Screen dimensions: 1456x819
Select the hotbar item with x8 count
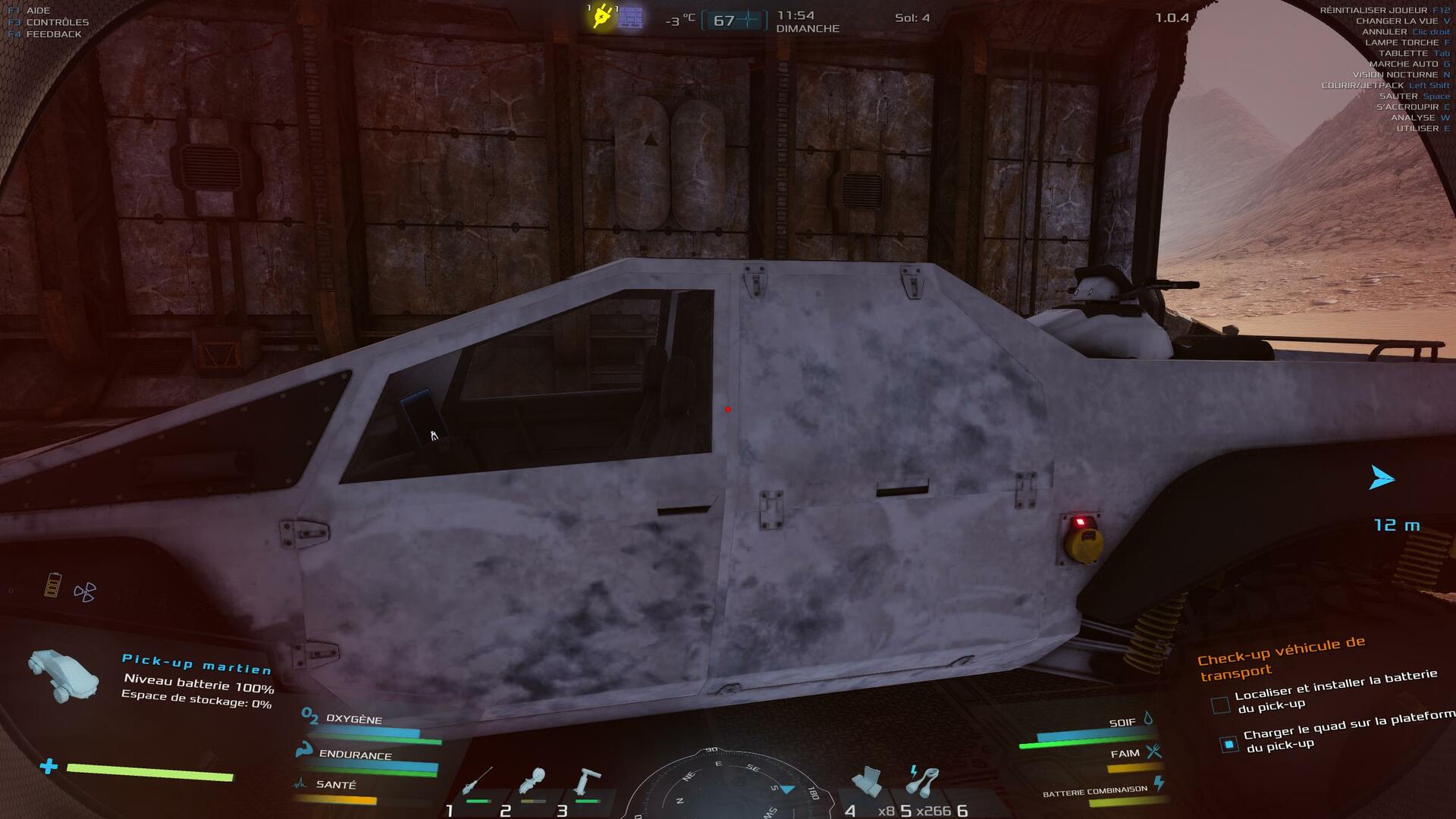tap(867, 782)
